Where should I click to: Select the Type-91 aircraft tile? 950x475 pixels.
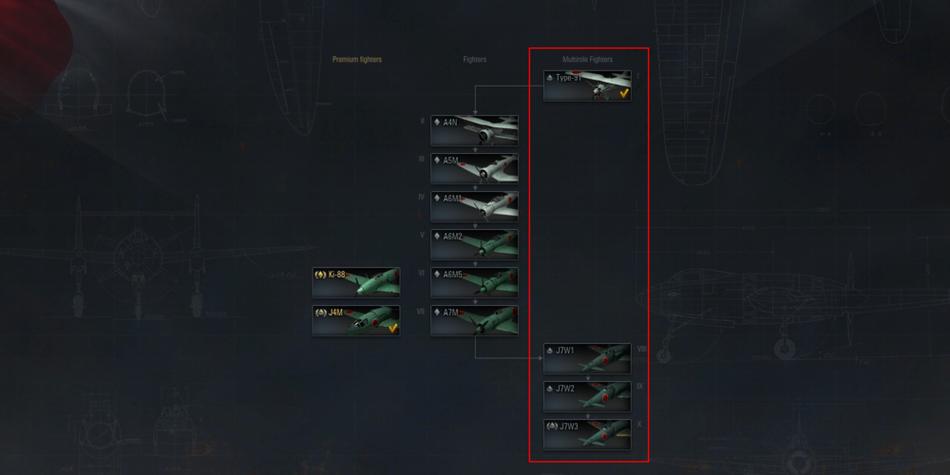tap(587, 86)
